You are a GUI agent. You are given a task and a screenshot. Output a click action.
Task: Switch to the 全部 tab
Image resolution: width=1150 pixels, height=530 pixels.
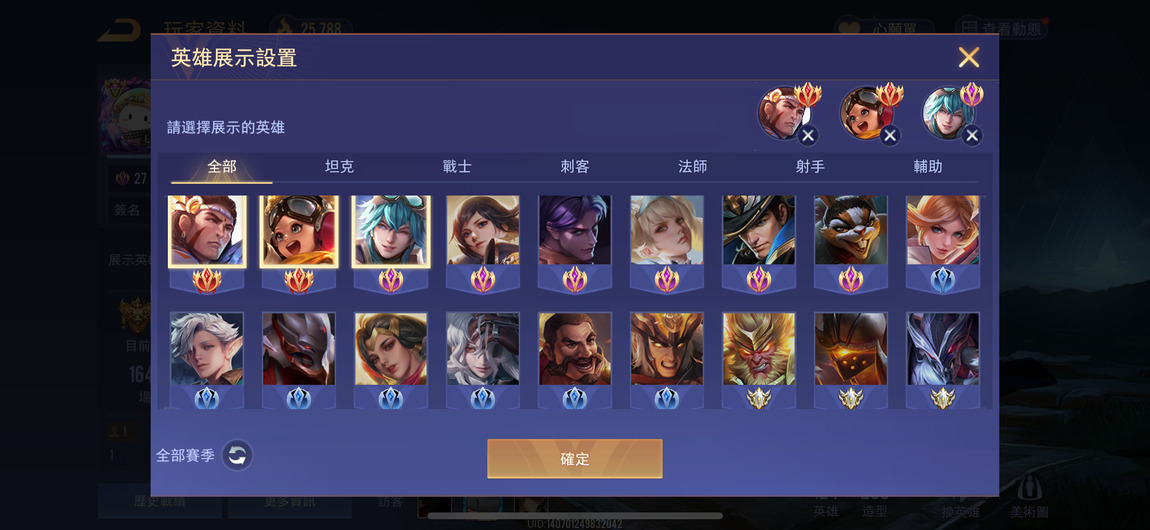pyautogui.click(x=222, y=167)
